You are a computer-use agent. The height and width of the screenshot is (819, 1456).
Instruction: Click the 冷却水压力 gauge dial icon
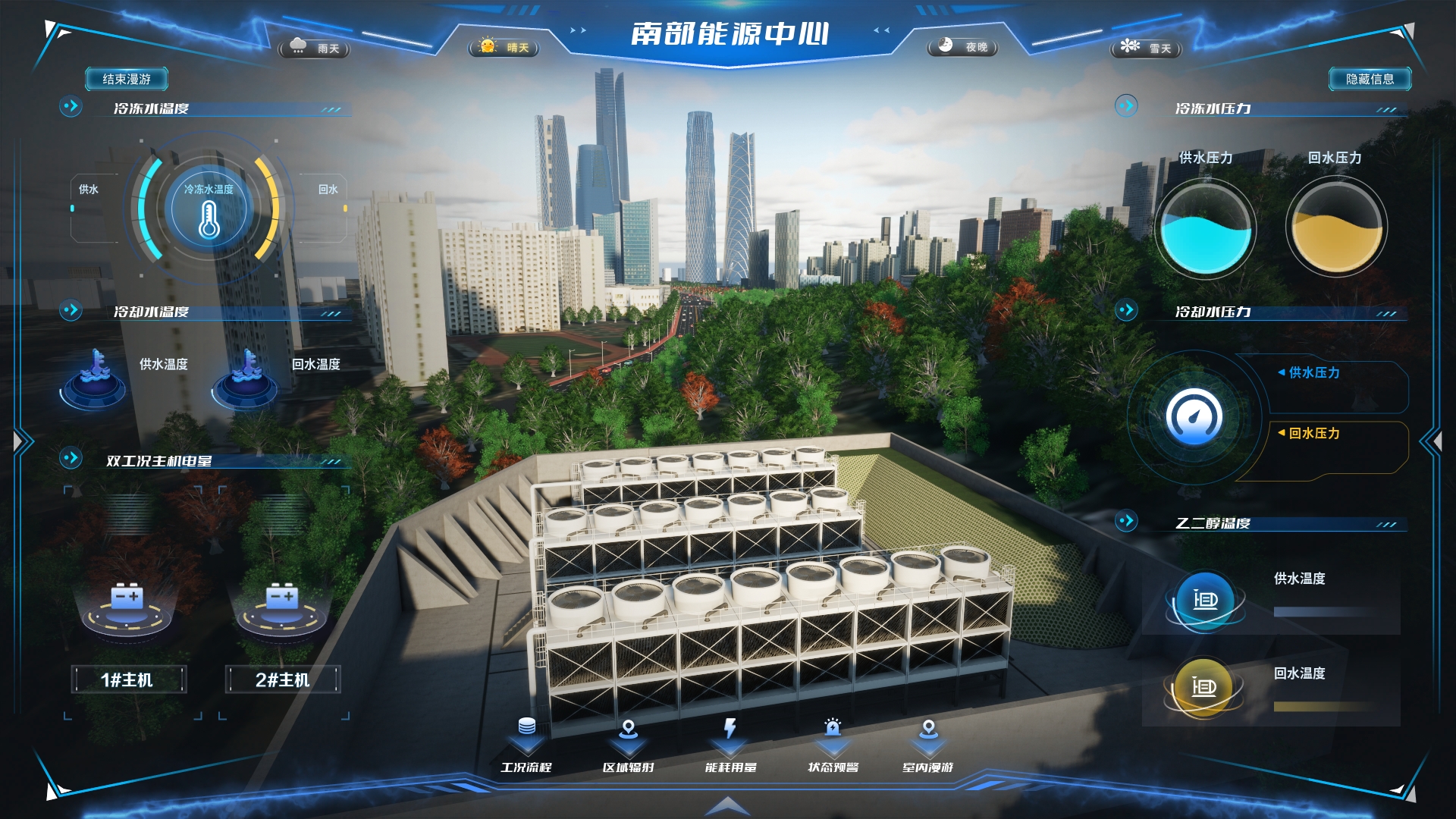pyautogui.click(x=1194, y=416)
